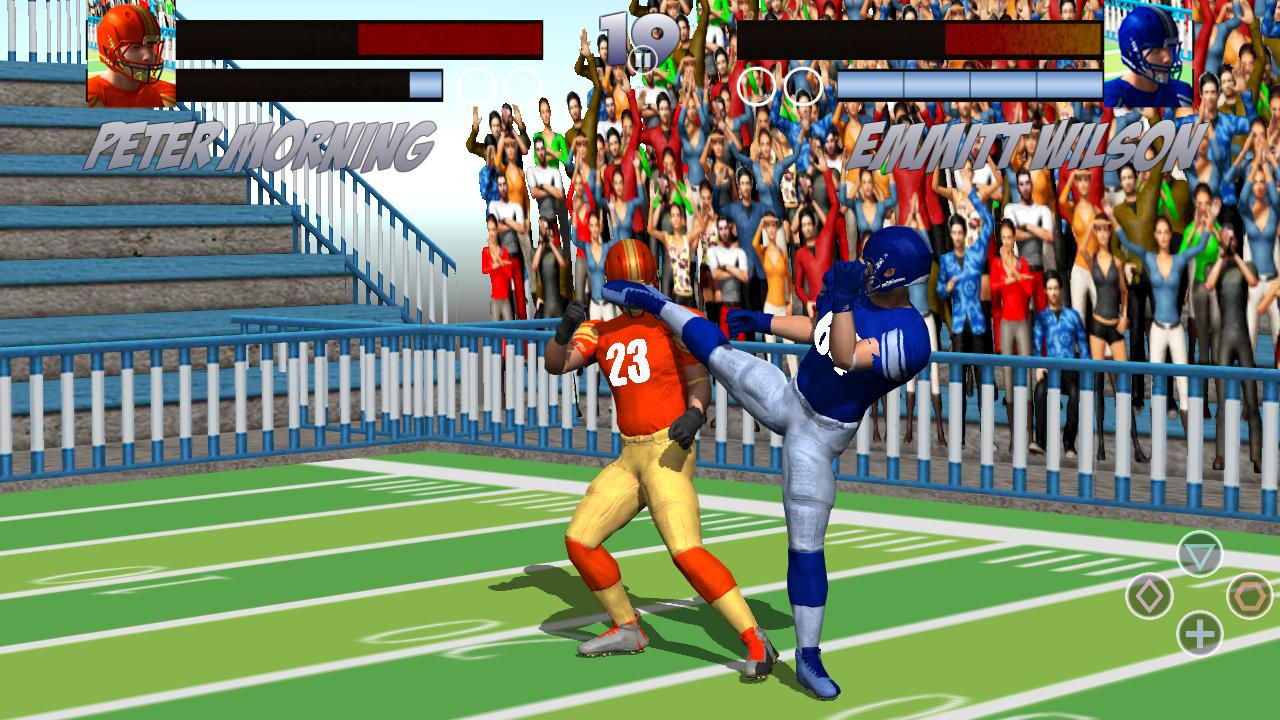
Task: Click the round countdown timer showing 19
Action: pyautogui.click(x=629, y=40)
